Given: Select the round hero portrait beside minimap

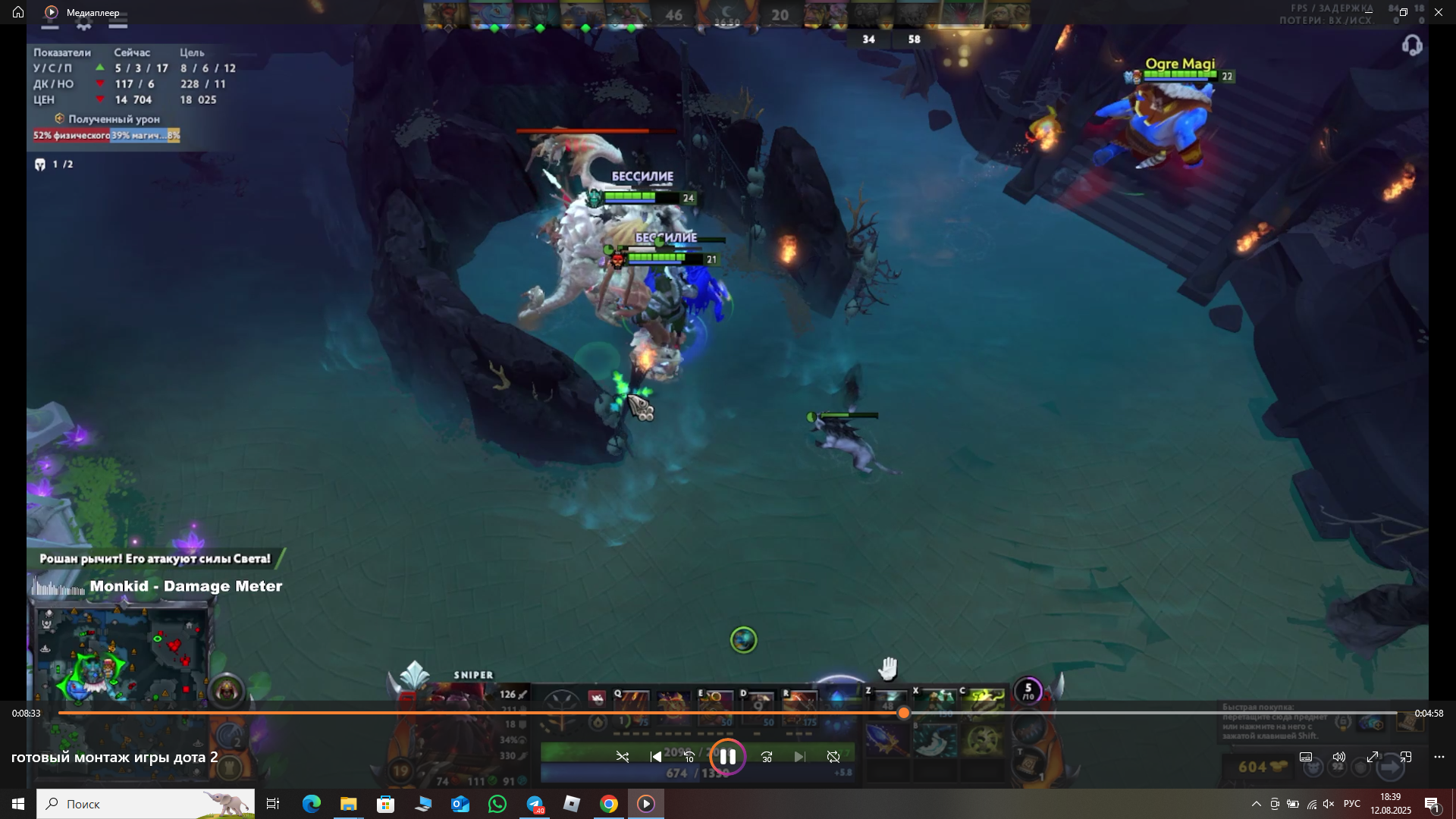Looking at the screenshot, I should 226,691.
